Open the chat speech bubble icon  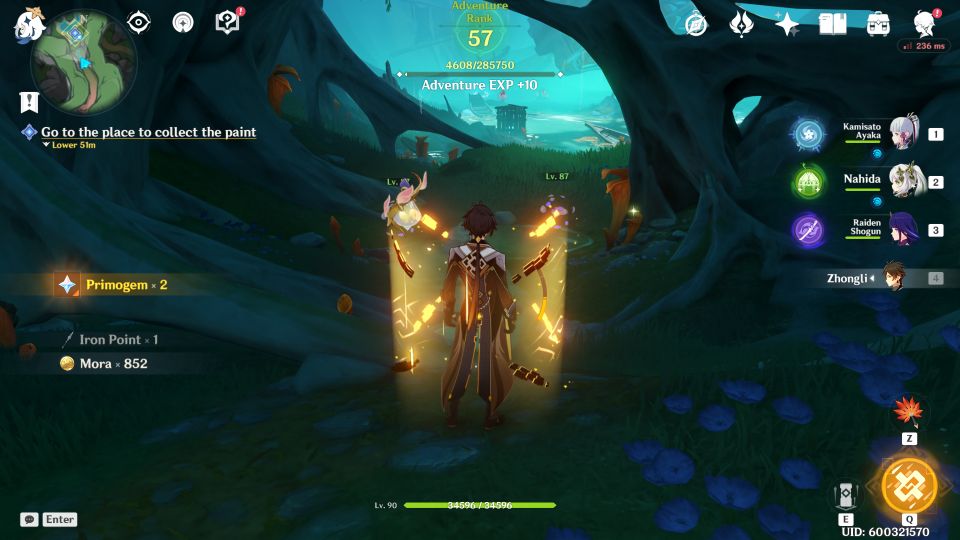[29, 519]
